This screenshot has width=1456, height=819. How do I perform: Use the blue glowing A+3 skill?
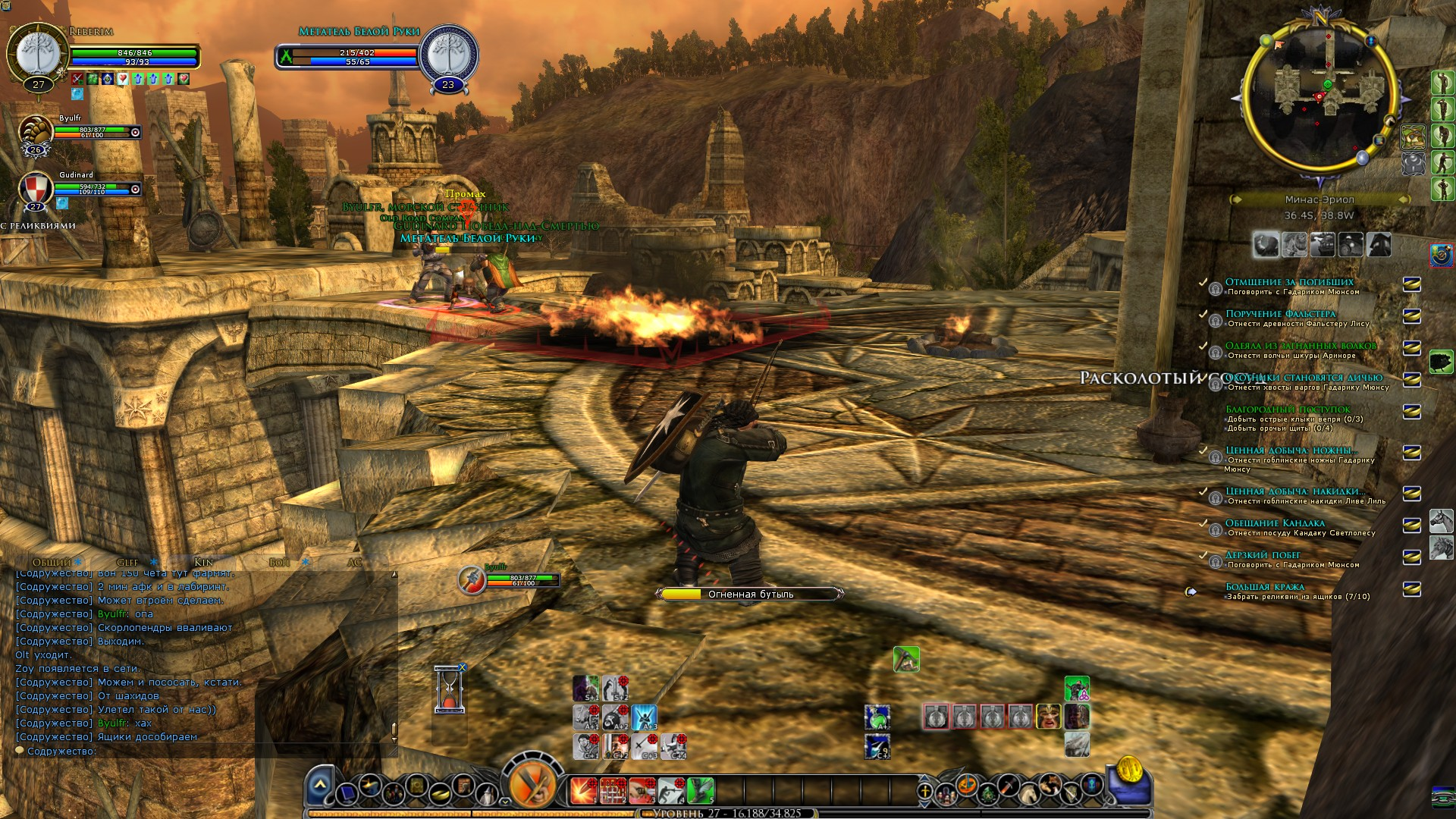click(x=645, y=717)
